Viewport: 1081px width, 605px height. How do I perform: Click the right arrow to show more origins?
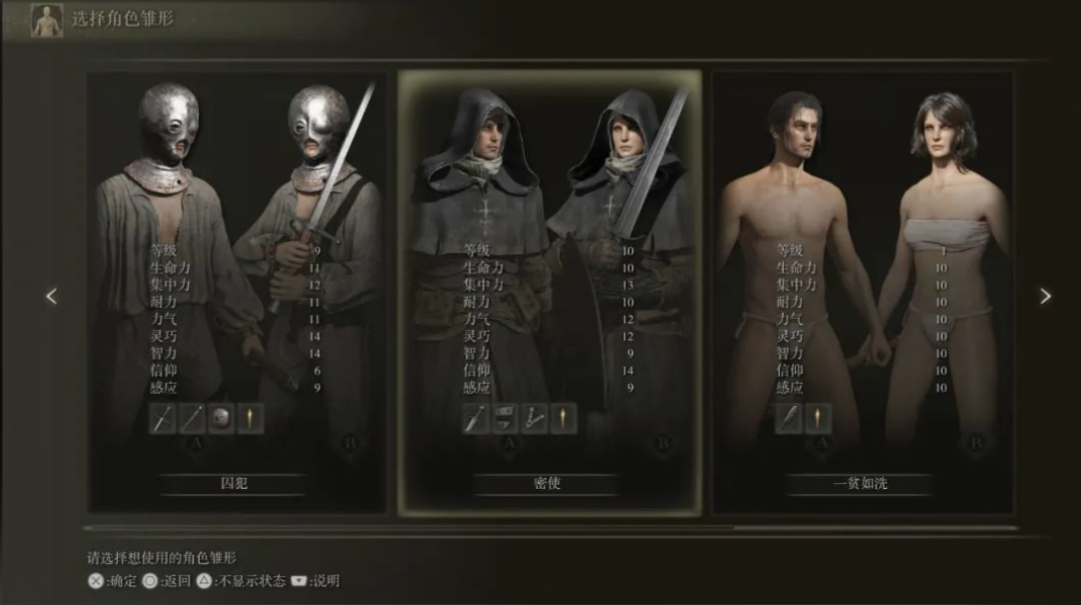(1045, 296)
